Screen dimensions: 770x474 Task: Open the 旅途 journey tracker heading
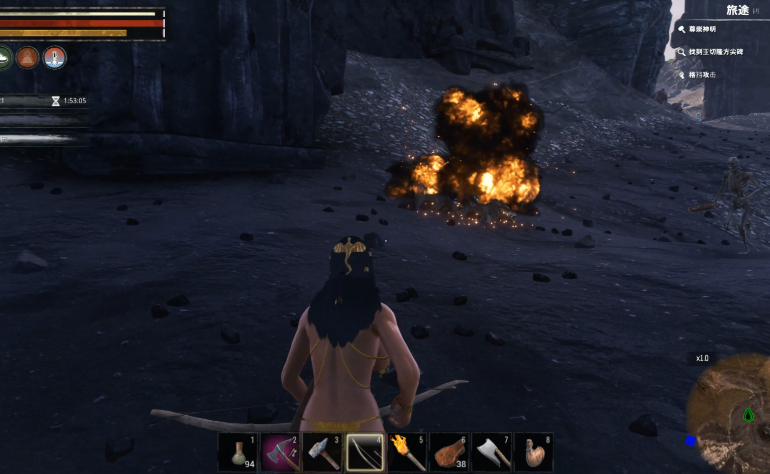point(736,10)
